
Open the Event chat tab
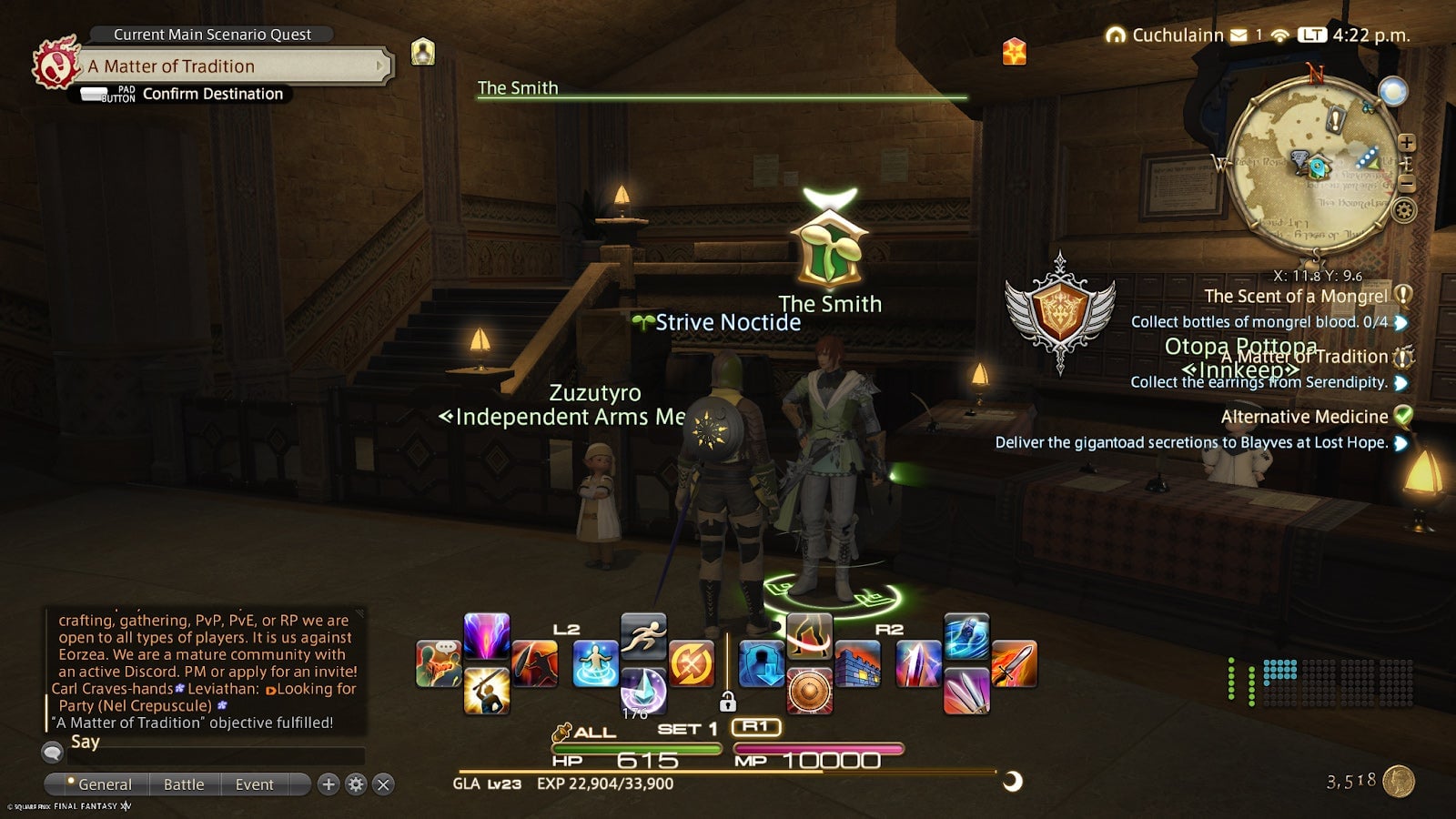click(x=253, y=784)
